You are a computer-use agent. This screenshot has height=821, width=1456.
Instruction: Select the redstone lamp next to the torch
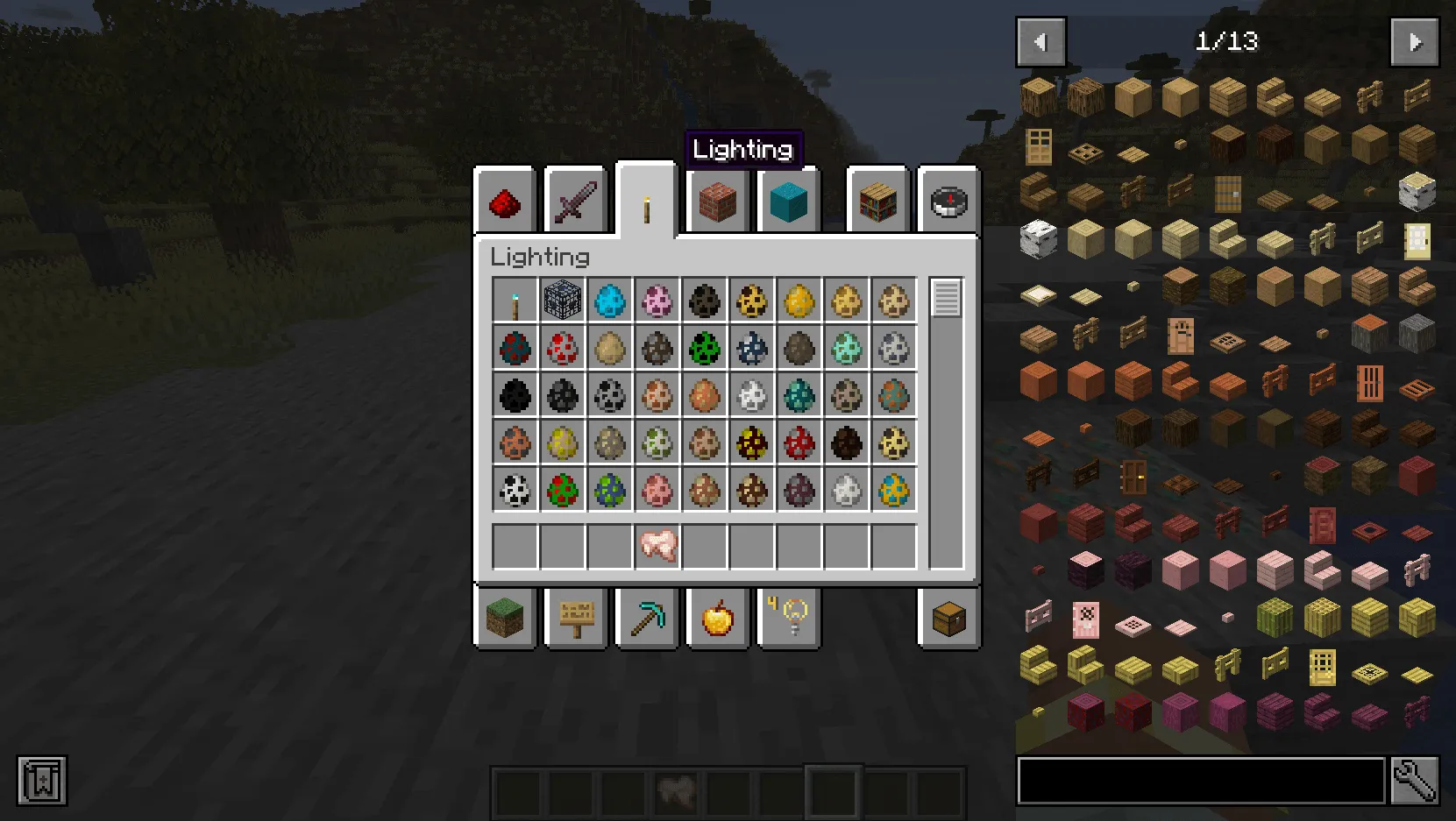562,300
